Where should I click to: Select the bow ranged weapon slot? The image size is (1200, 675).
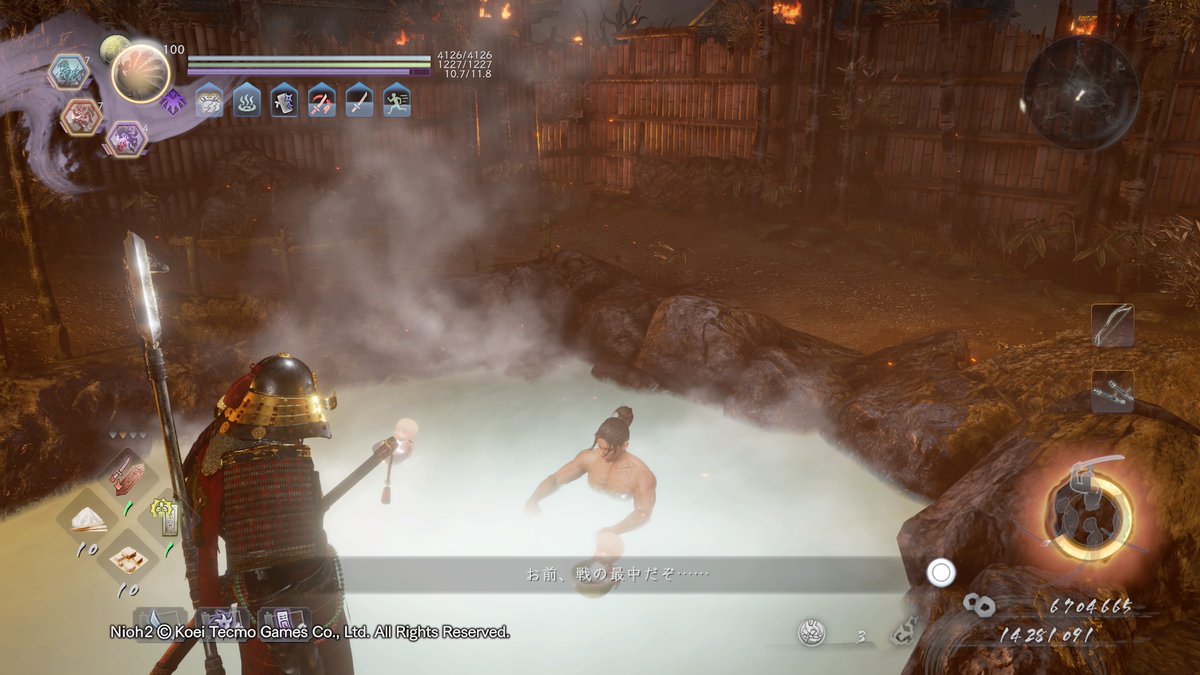click(x=1112, y=326)
